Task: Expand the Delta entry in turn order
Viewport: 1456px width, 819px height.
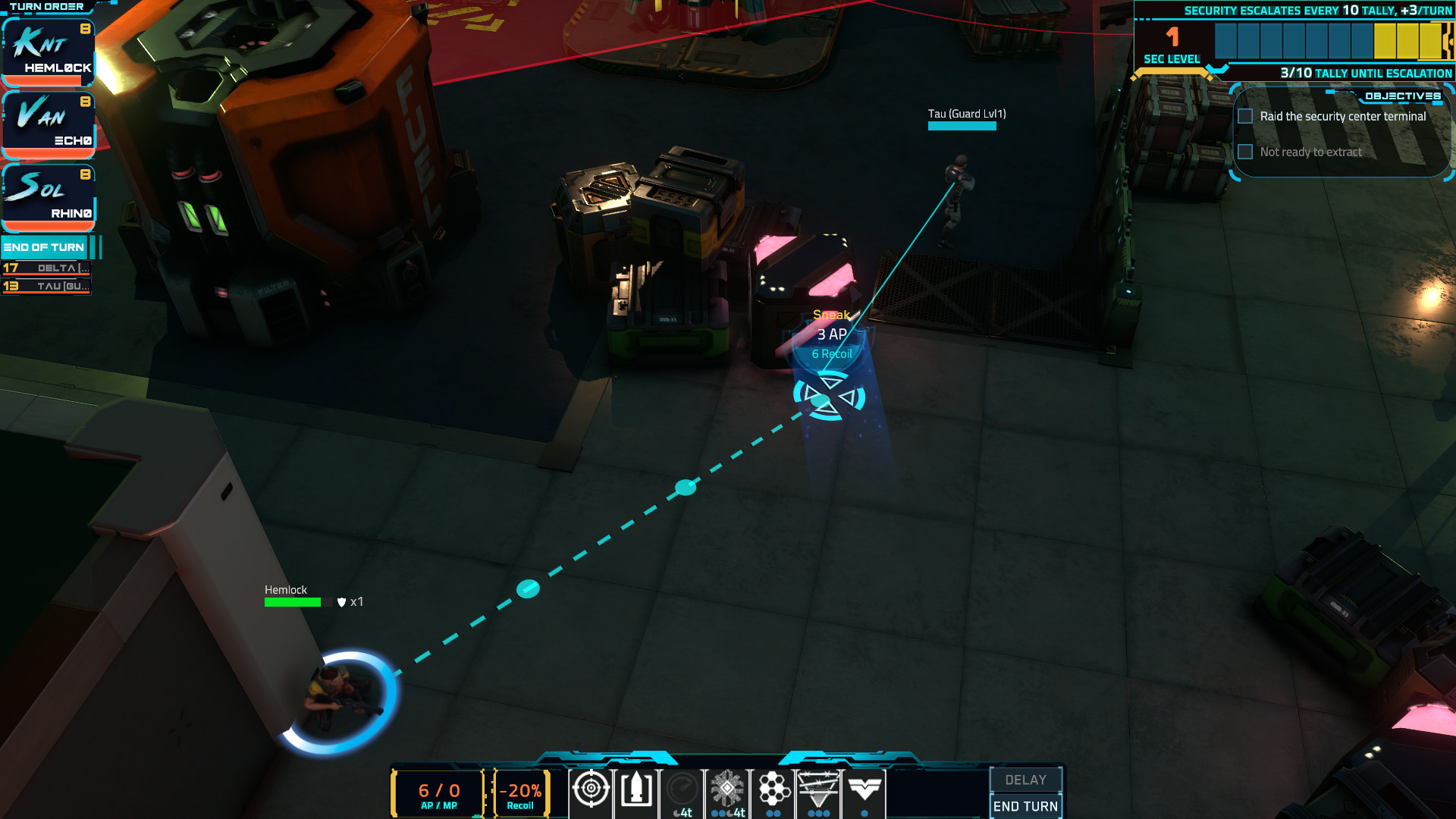Action: pyautogui.click(x=47, y=269)
